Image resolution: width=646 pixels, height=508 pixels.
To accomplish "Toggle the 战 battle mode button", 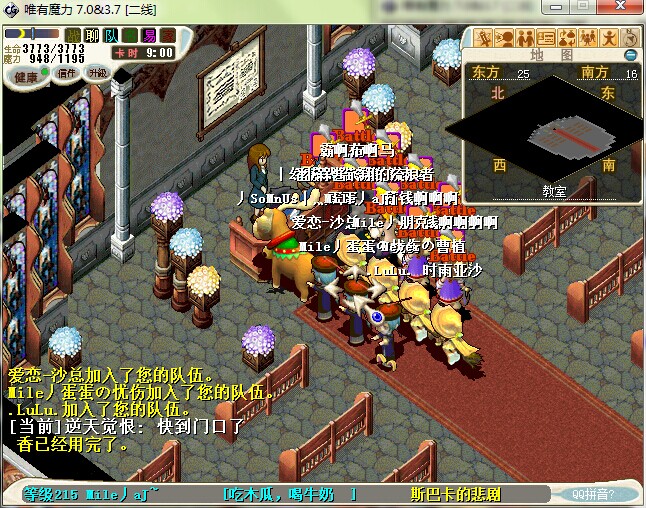I will [x=72, y=35].
